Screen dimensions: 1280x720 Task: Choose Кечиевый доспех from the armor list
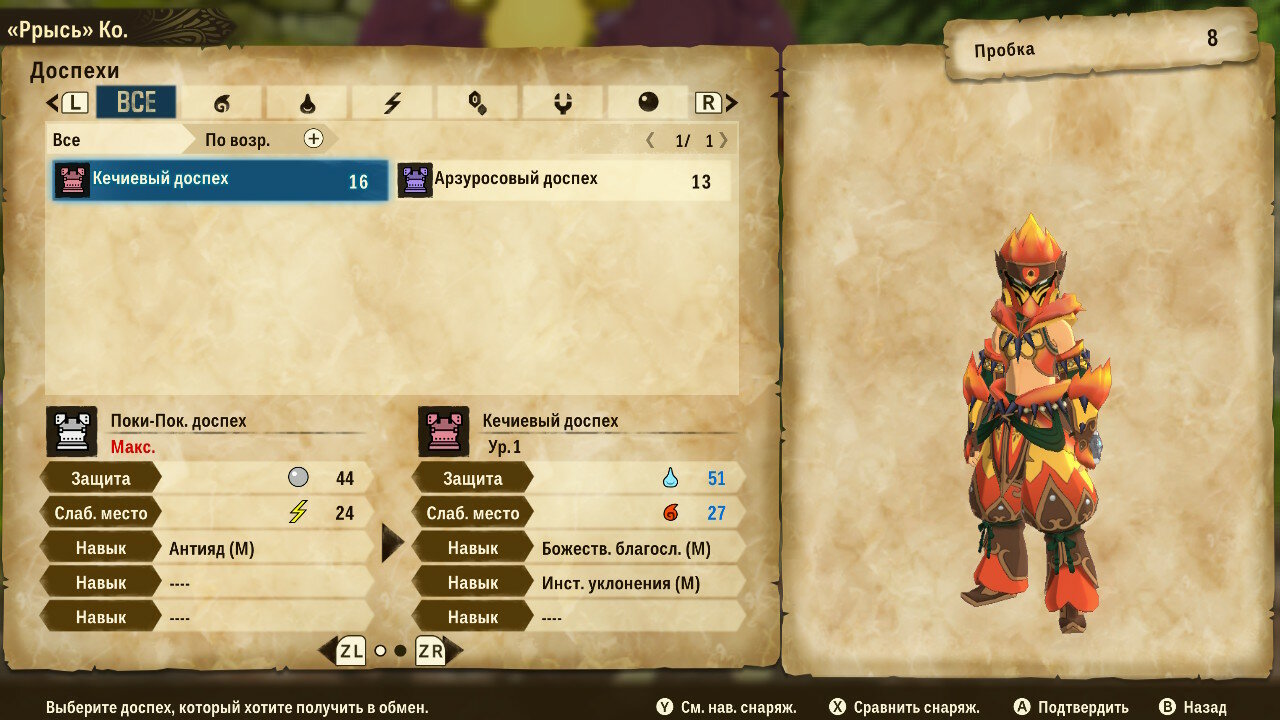point(220,181)
